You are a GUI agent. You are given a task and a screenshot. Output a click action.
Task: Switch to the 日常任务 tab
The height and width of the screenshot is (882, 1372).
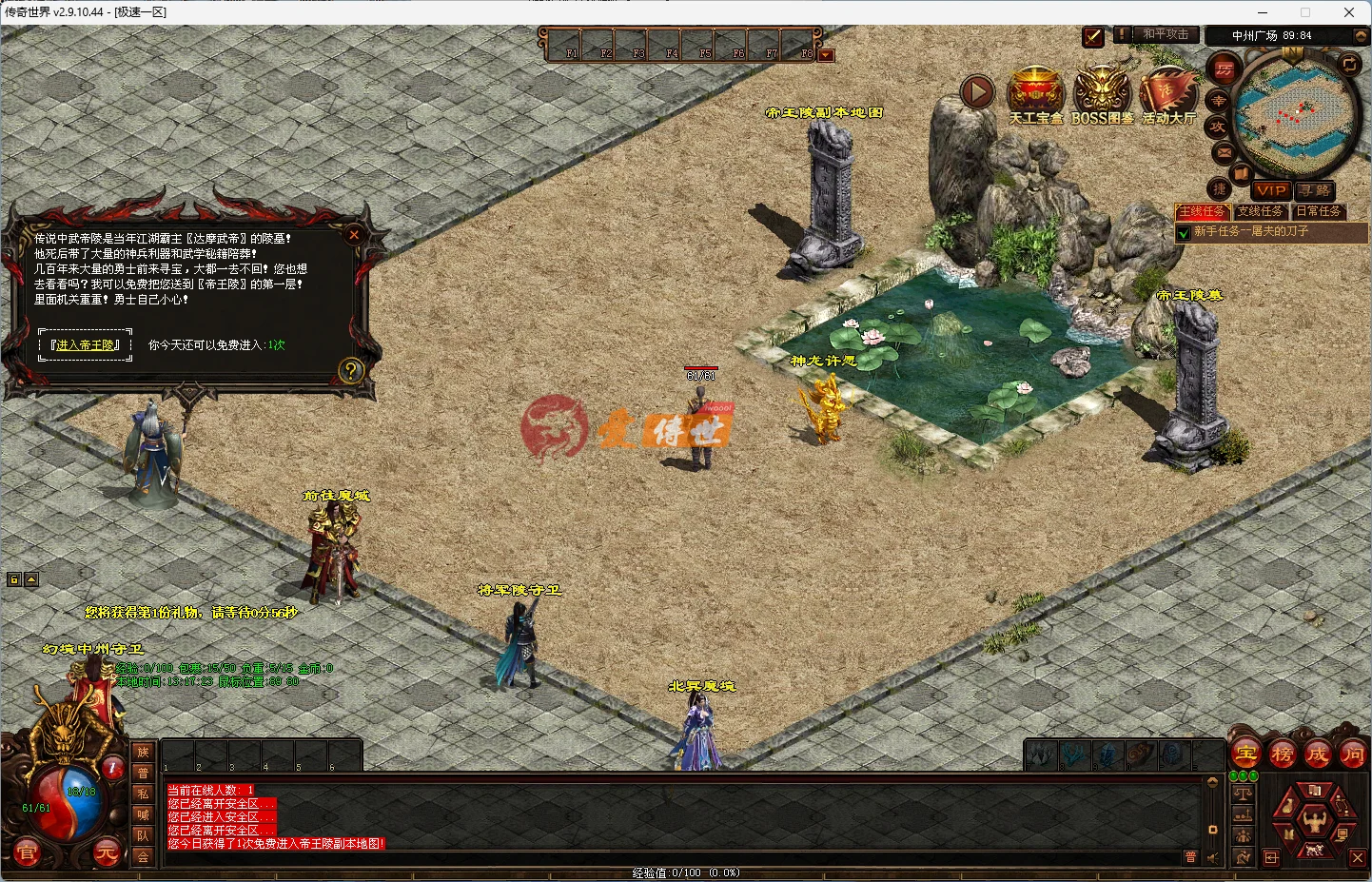click(1320, 211)
